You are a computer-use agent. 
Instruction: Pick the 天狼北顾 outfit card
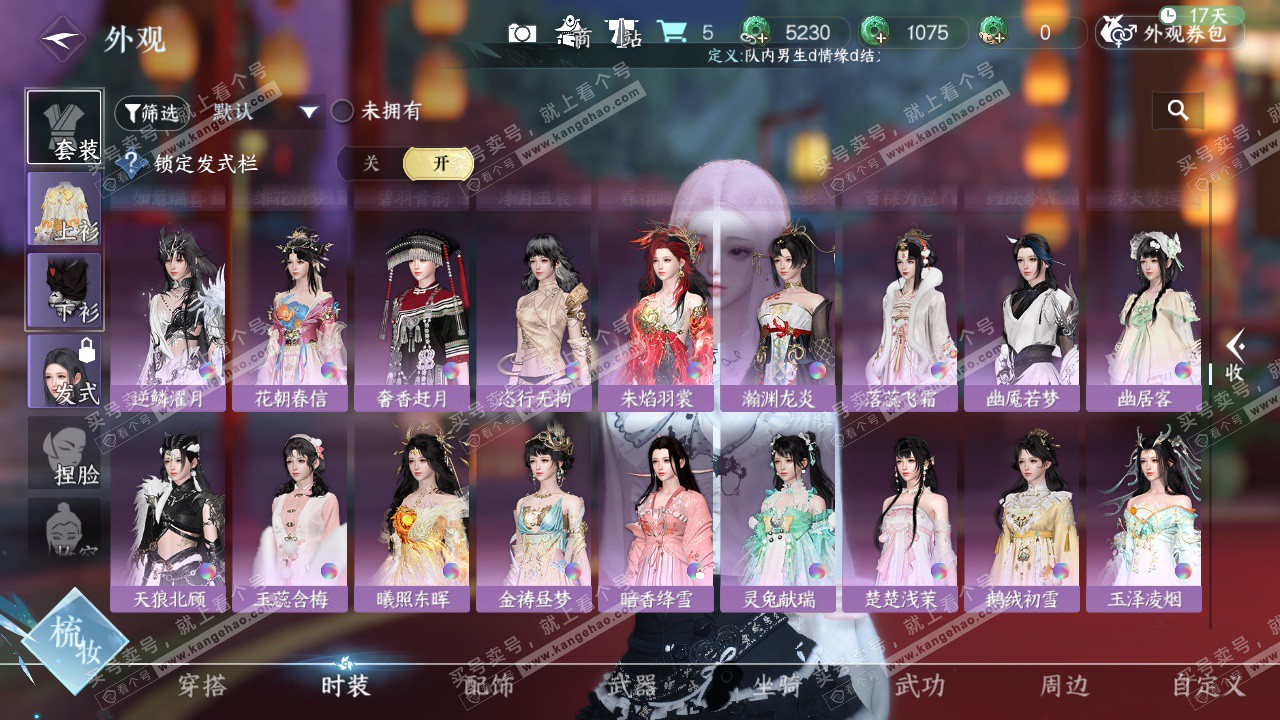pyautogui.click(x=168, y=520)
